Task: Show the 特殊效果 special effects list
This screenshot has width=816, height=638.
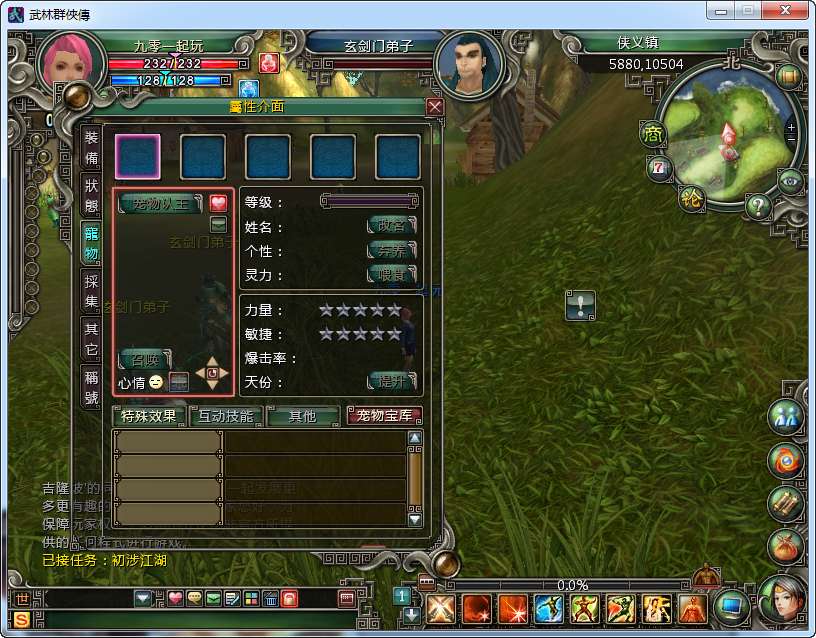Action: pos(148,416)
